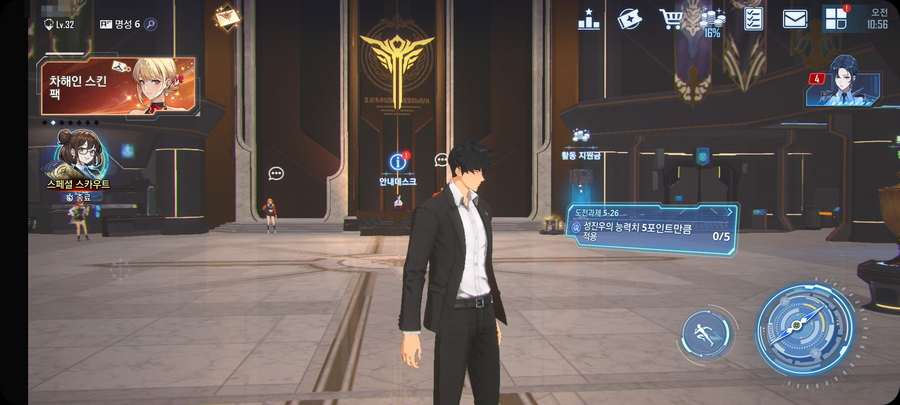Screen dimensions: 900x405
Task: Open the main menu grid icon
Action: pos(835,19)
